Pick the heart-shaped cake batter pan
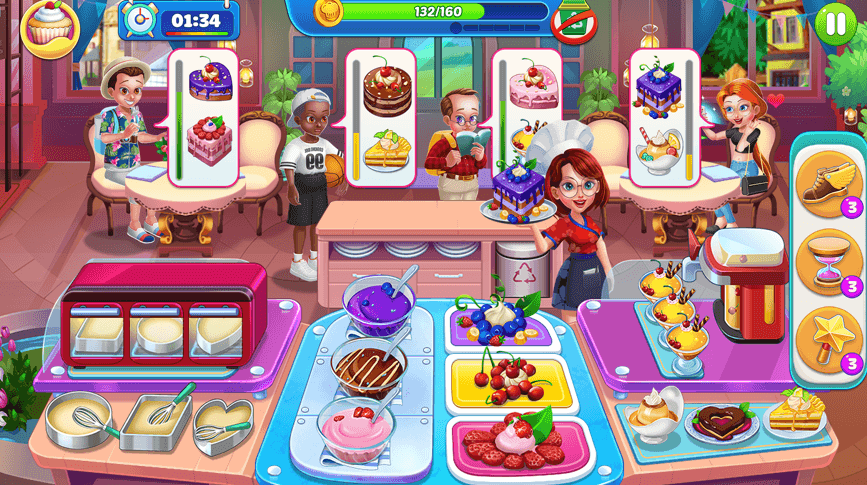Image resolution: width=867 pixels, height=485 pixels. [x=223, y=423]
